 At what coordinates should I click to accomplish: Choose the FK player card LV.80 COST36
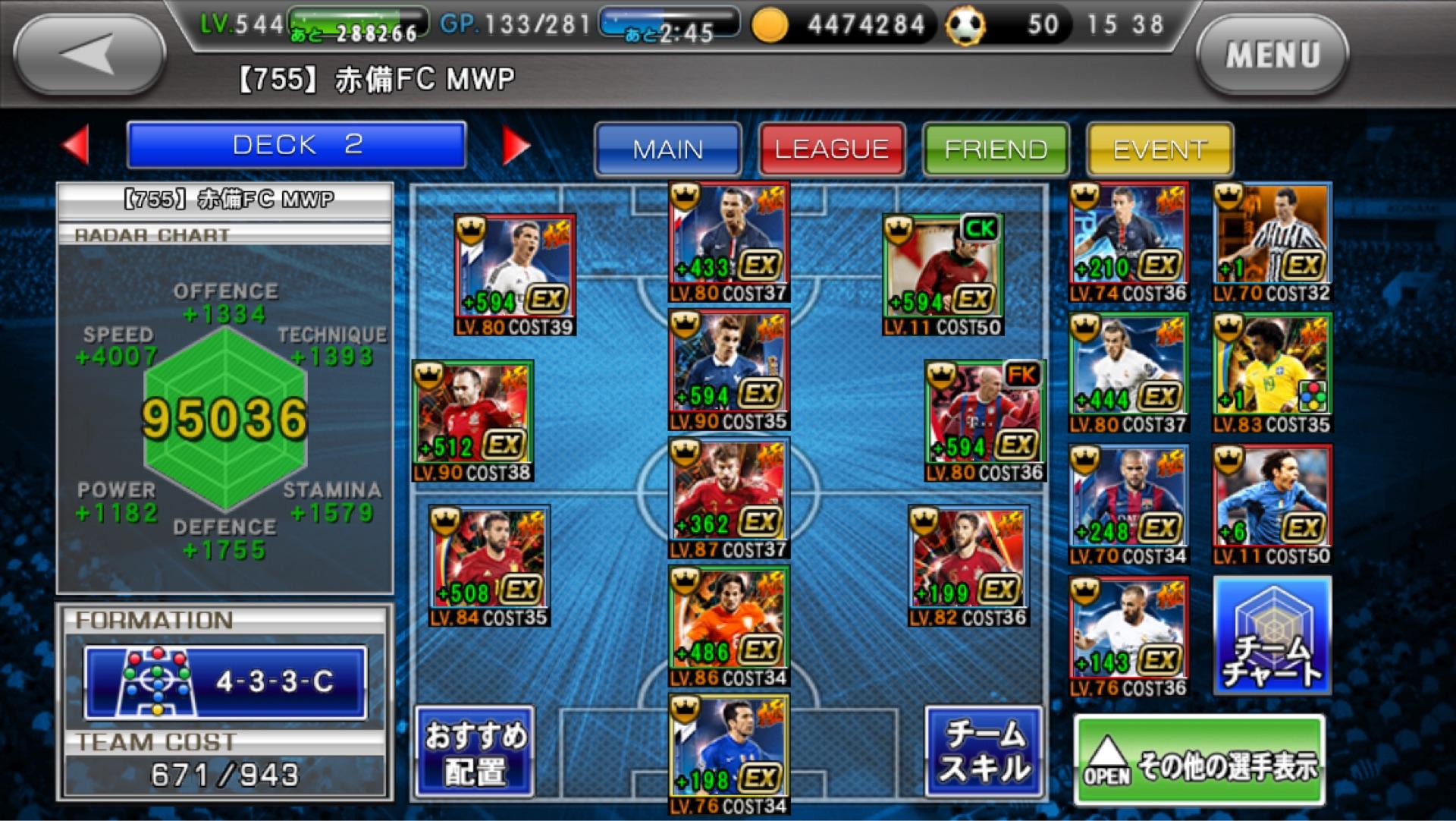coord(984,420)
